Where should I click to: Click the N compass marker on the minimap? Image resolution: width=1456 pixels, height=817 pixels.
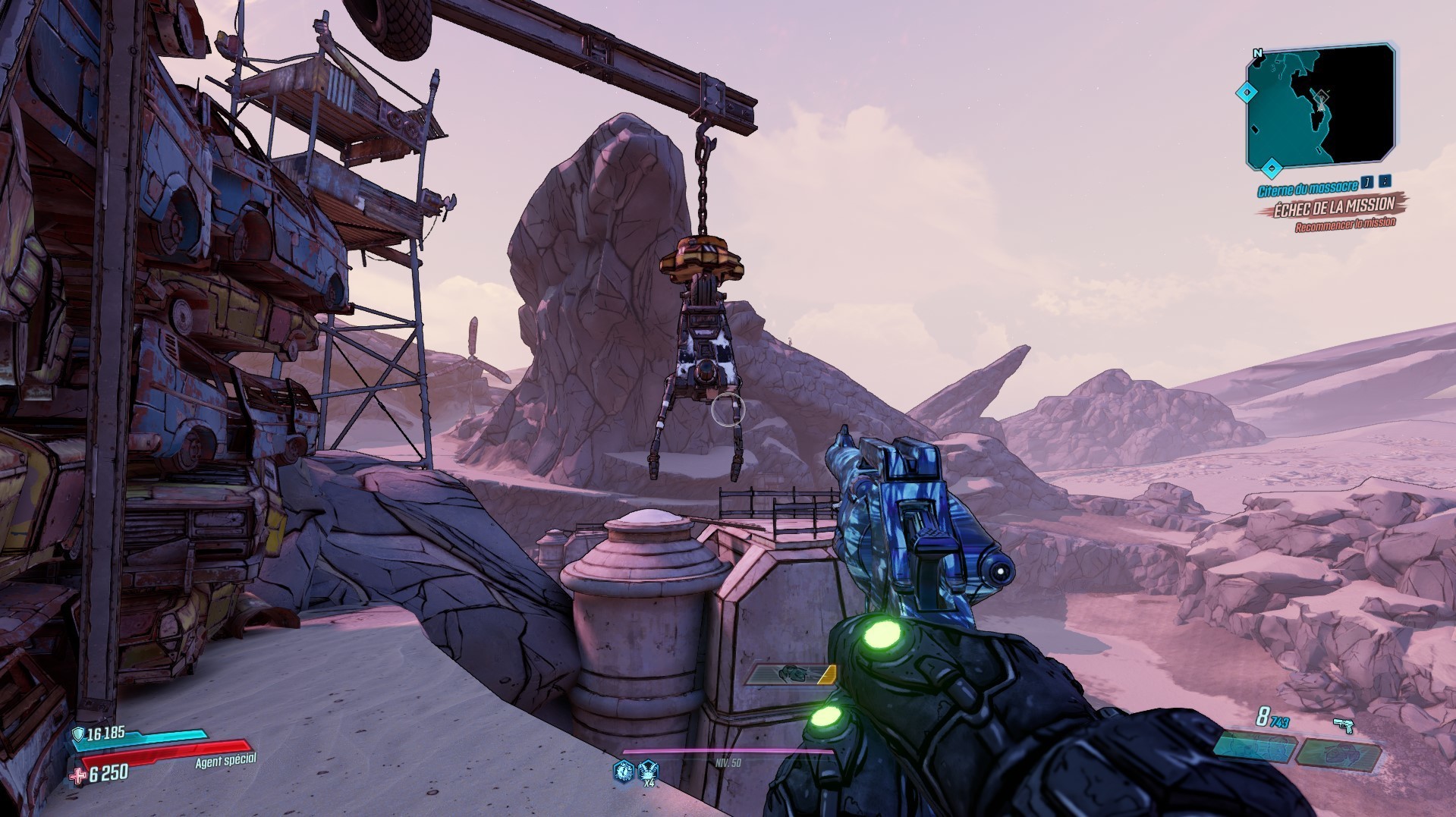(1258, 53)
